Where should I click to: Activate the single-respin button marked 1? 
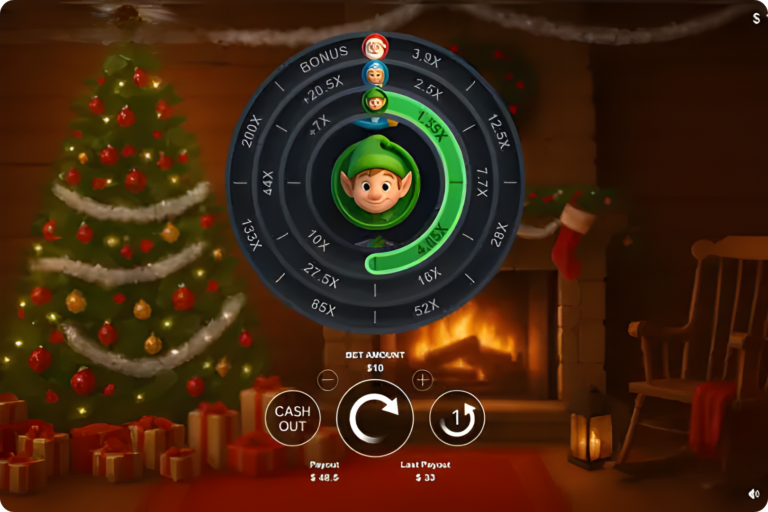click(x=457, y=418)
